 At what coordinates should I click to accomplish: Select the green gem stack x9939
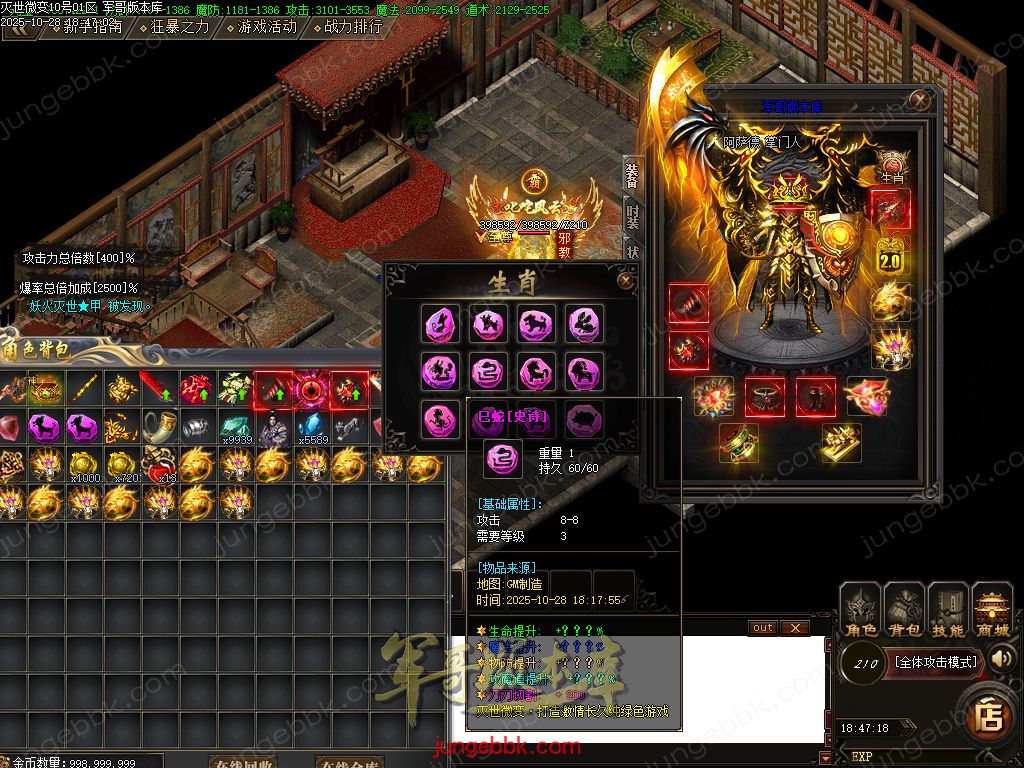click(236, 428)
